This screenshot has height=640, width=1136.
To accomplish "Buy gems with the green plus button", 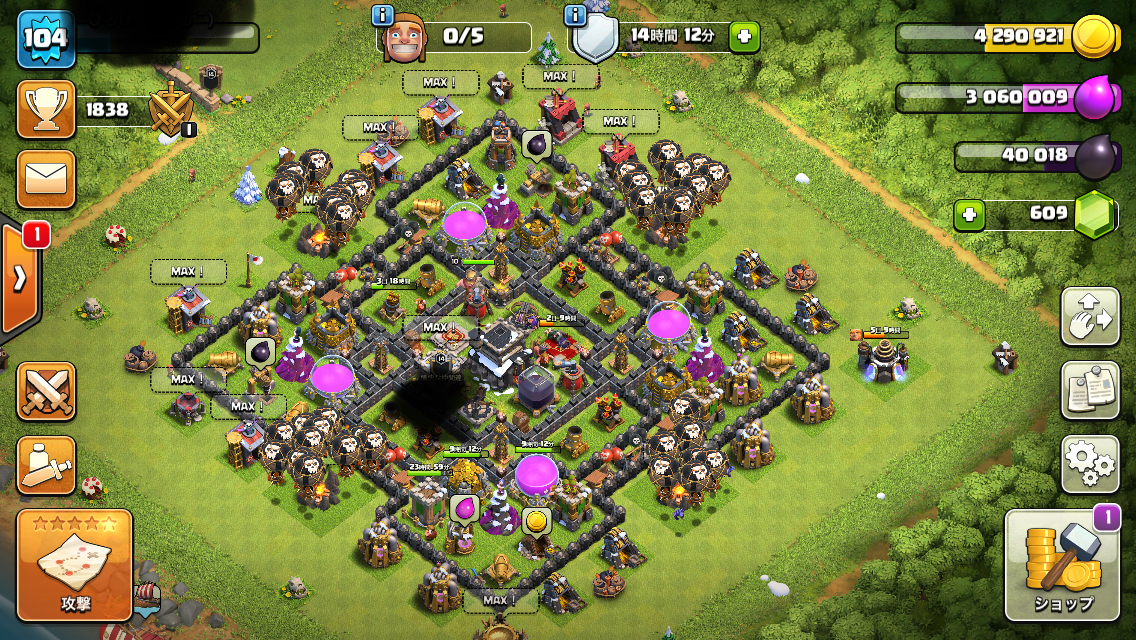I will (x=967, y=214).
